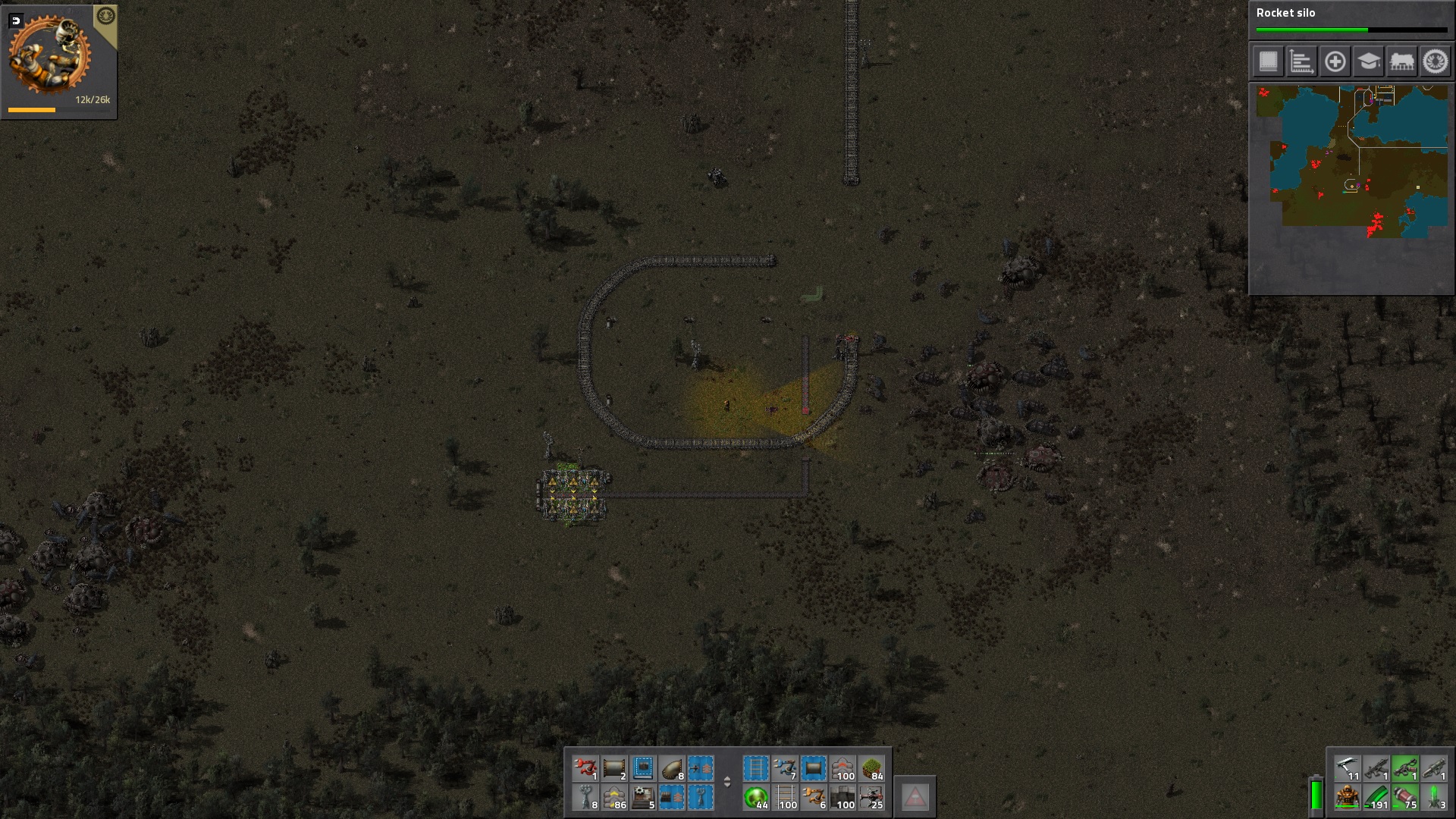The image size is (1456, 819).
Task: Select the flamethrower weapon slot
Action: [x=1405, y=768]
